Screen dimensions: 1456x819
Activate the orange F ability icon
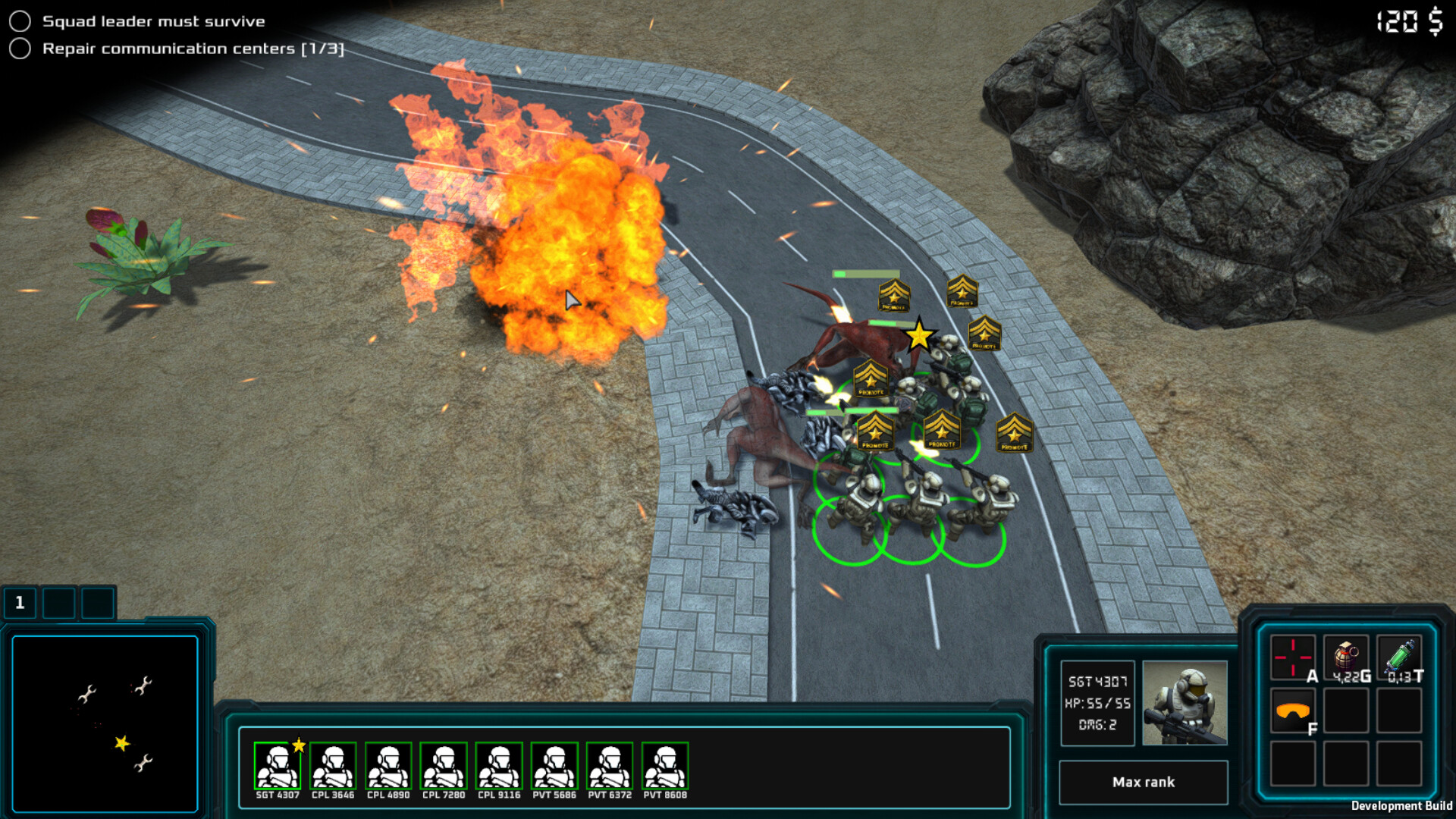click(1293, 711)
